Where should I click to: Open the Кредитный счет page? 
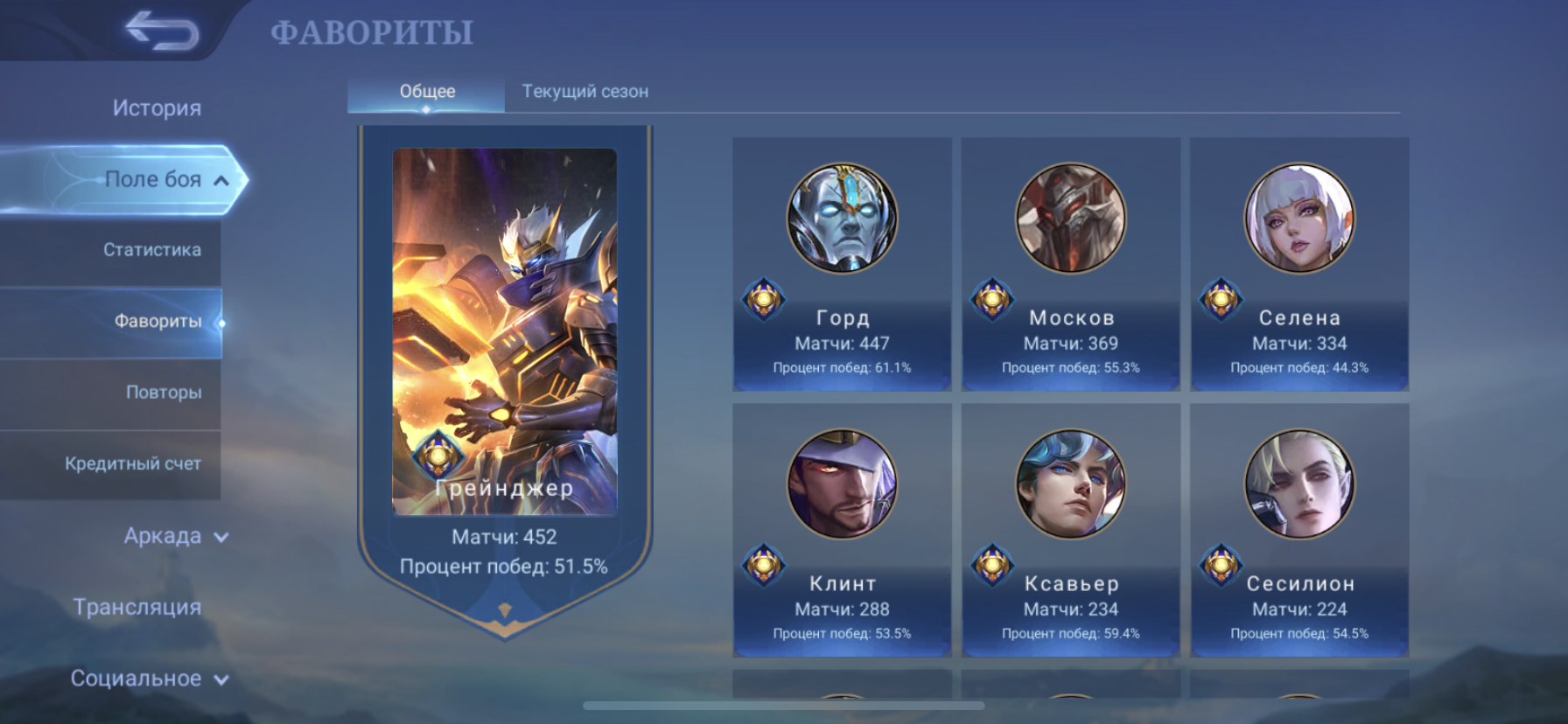pyautogui.click(x=133, y=463)
